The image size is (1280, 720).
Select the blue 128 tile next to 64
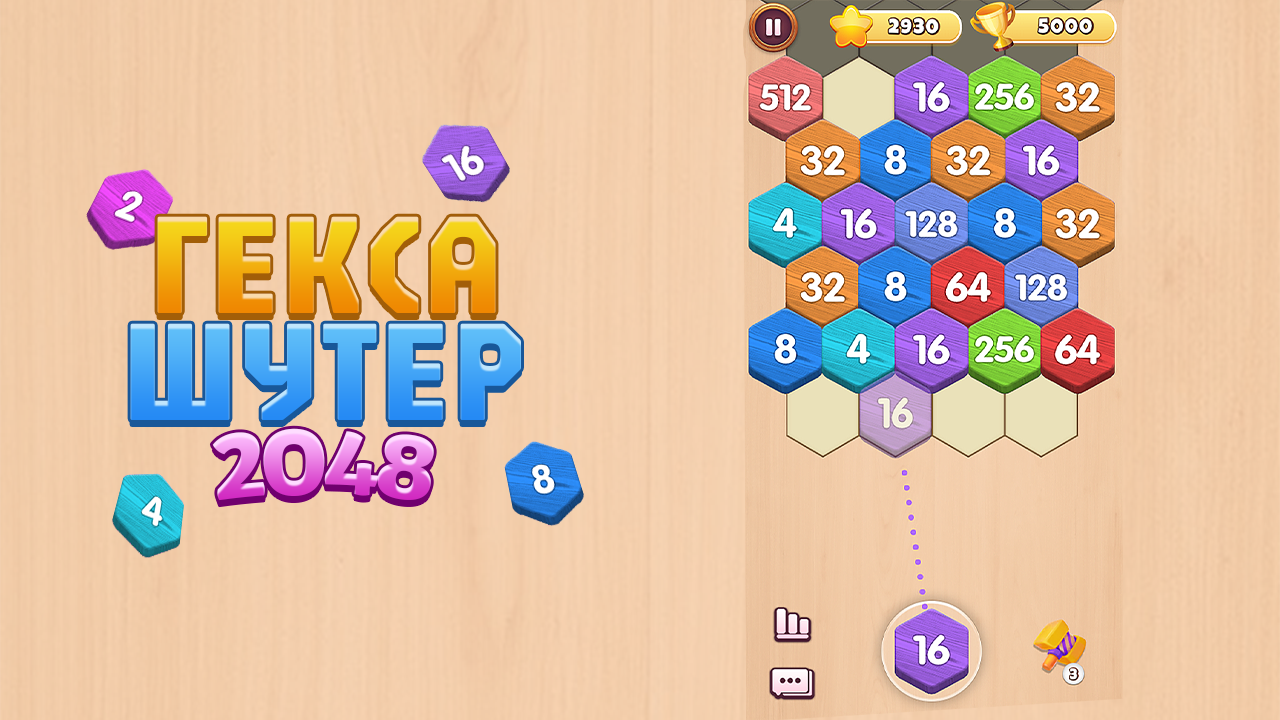point(1042,287)
